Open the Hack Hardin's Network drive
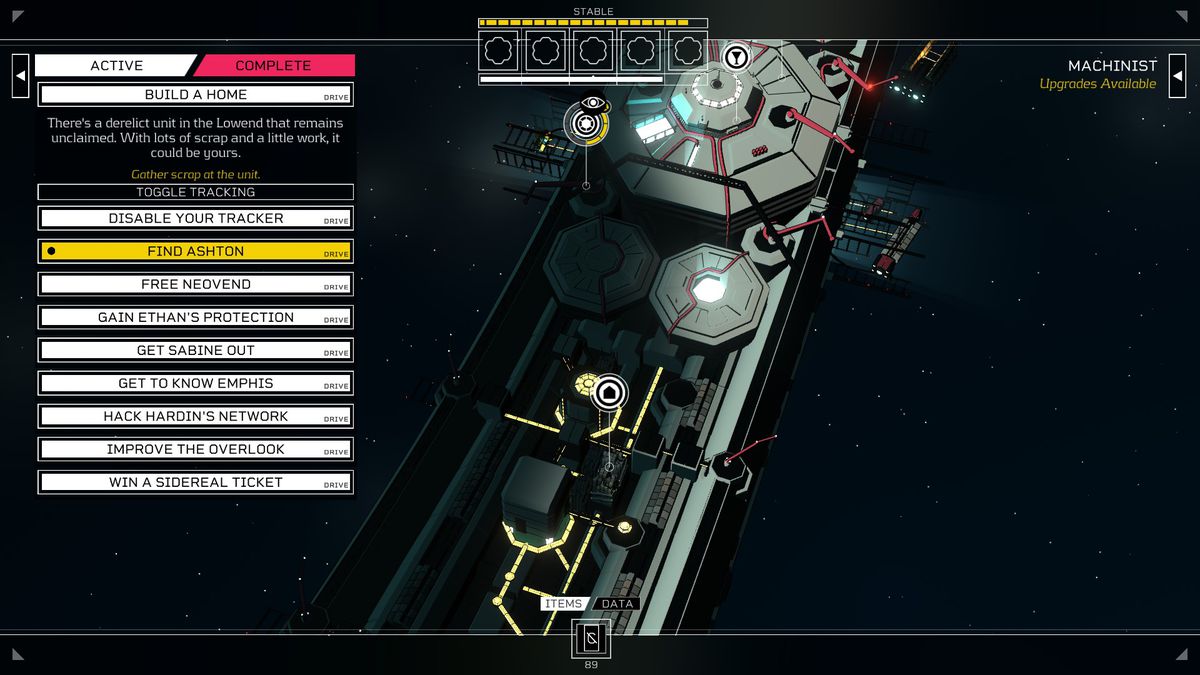Viewport: 1200px width, 675px height. [195, 416]
